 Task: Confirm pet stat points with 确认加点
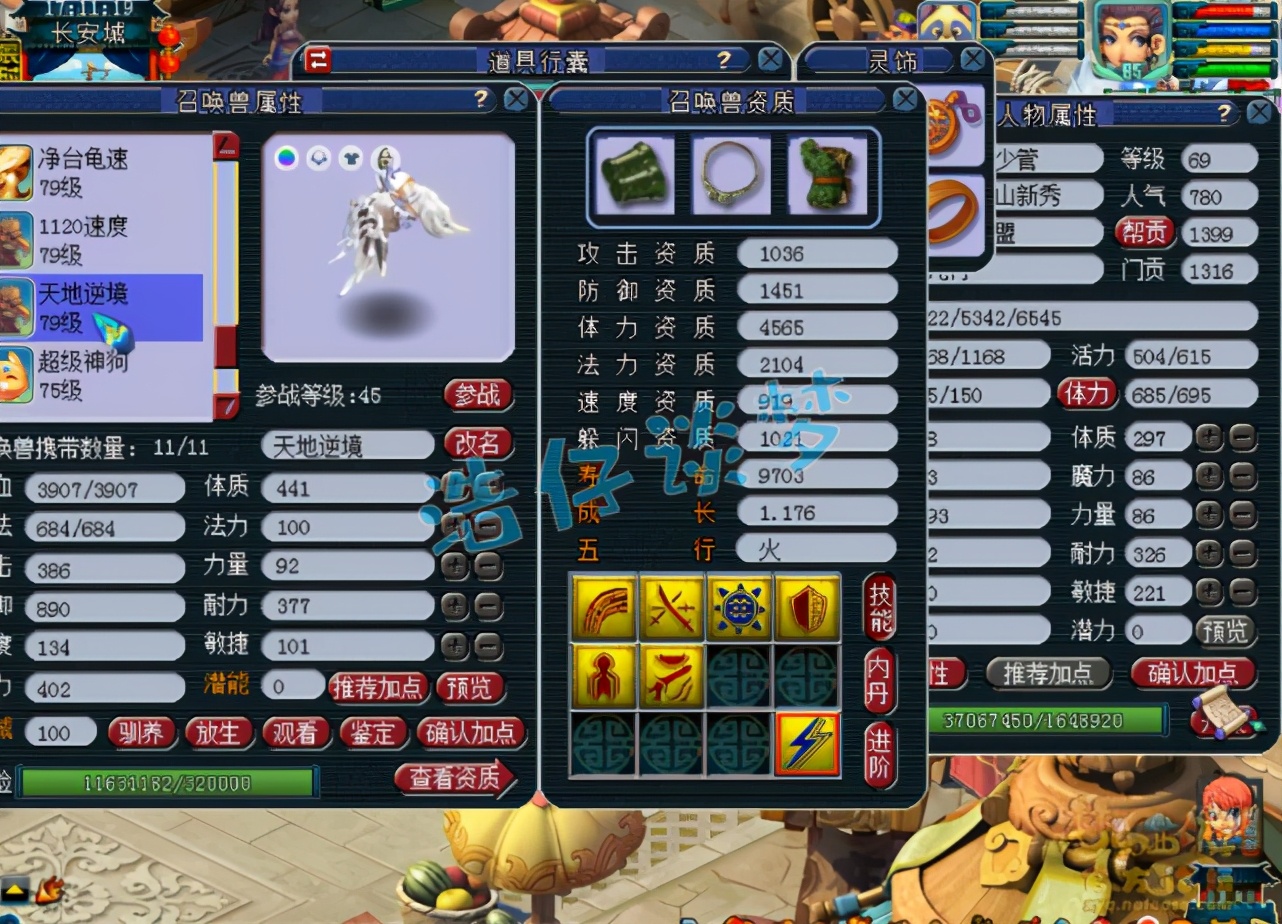[470, 733]
